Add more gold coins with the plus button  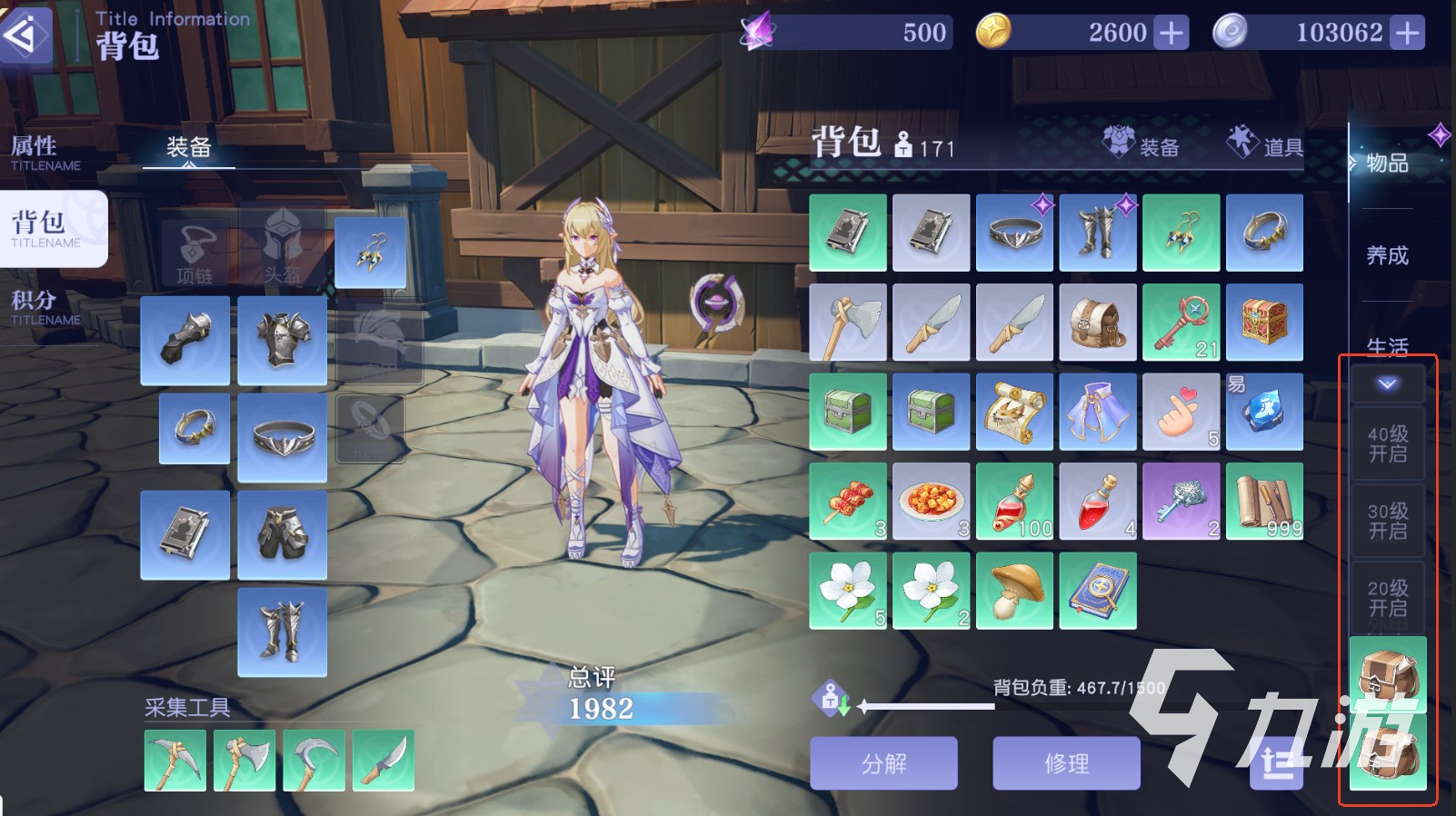tap(1171, 34)
